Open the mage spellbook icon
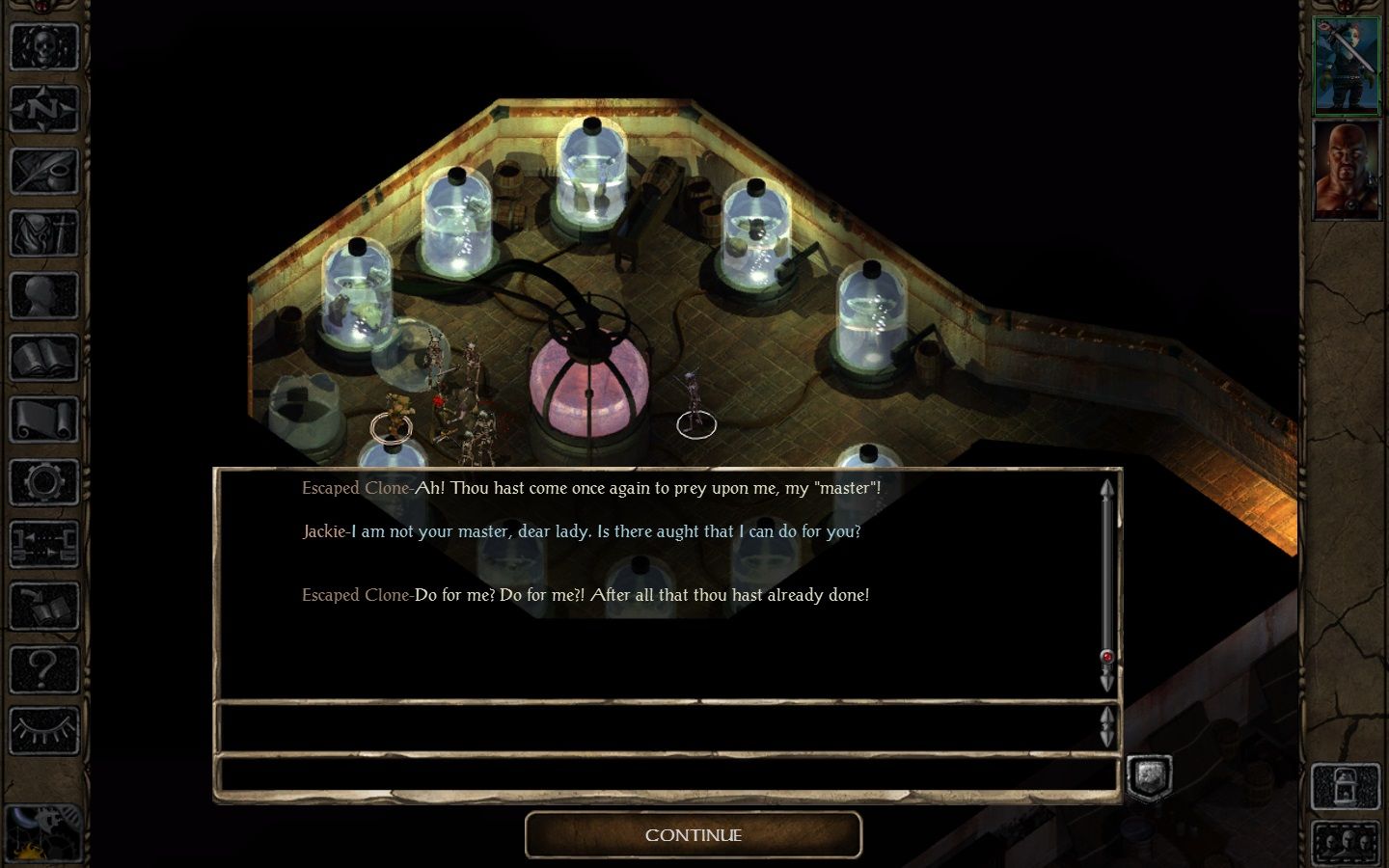Image resolution: width=1389 pixels, height=868 pixels. tap(43, 358)
